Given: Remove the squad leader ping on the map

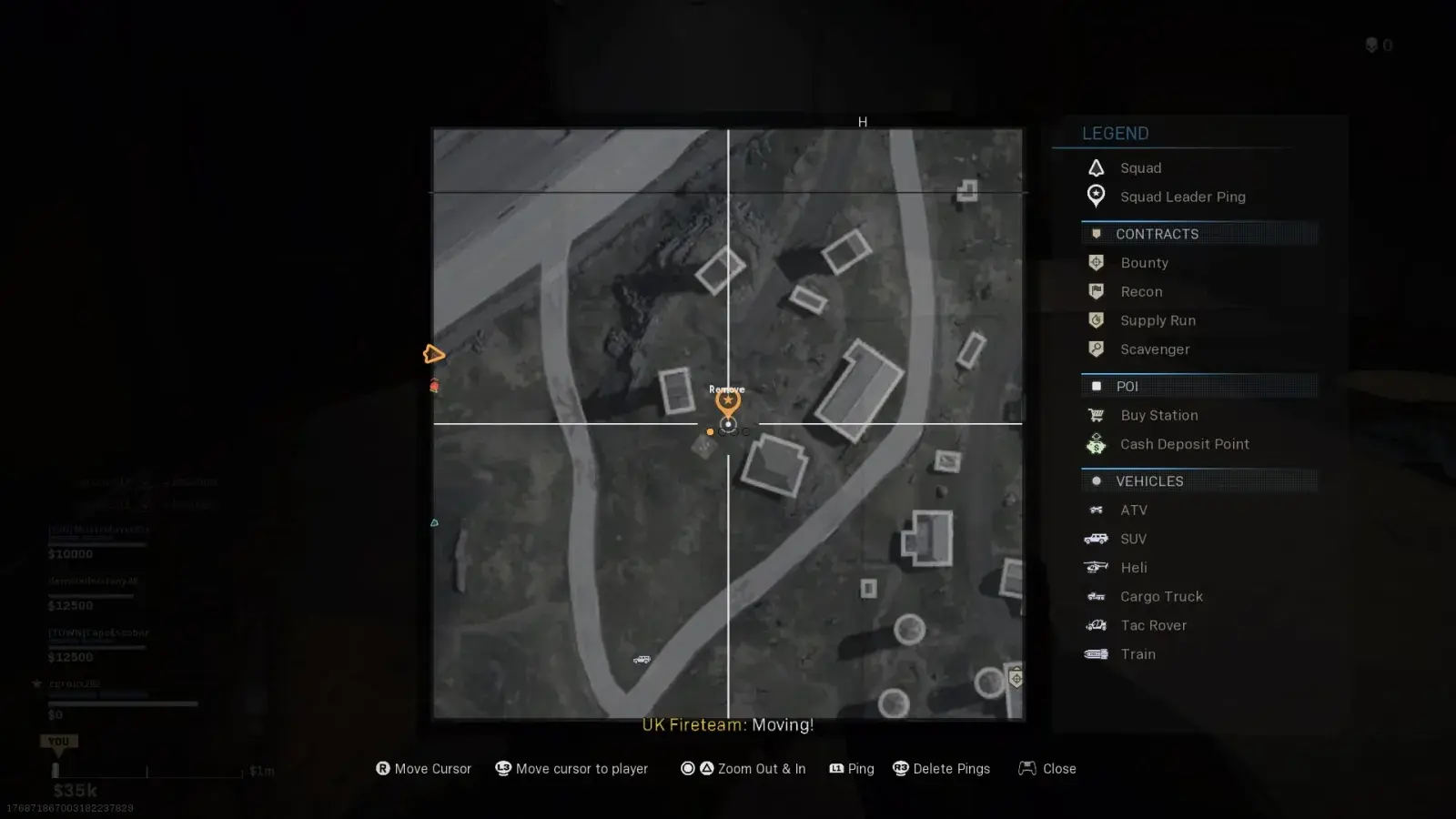Looking at the screenshot, I should 727,399.
